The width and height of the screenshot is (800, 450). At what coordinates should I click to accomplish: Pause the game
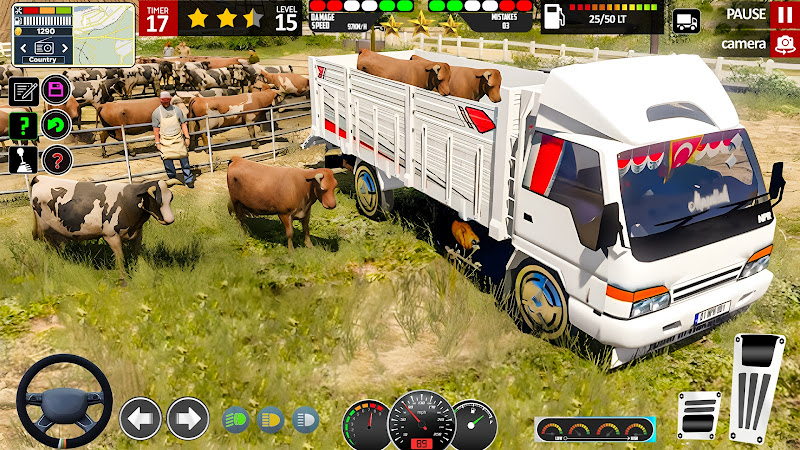point(782,14)
